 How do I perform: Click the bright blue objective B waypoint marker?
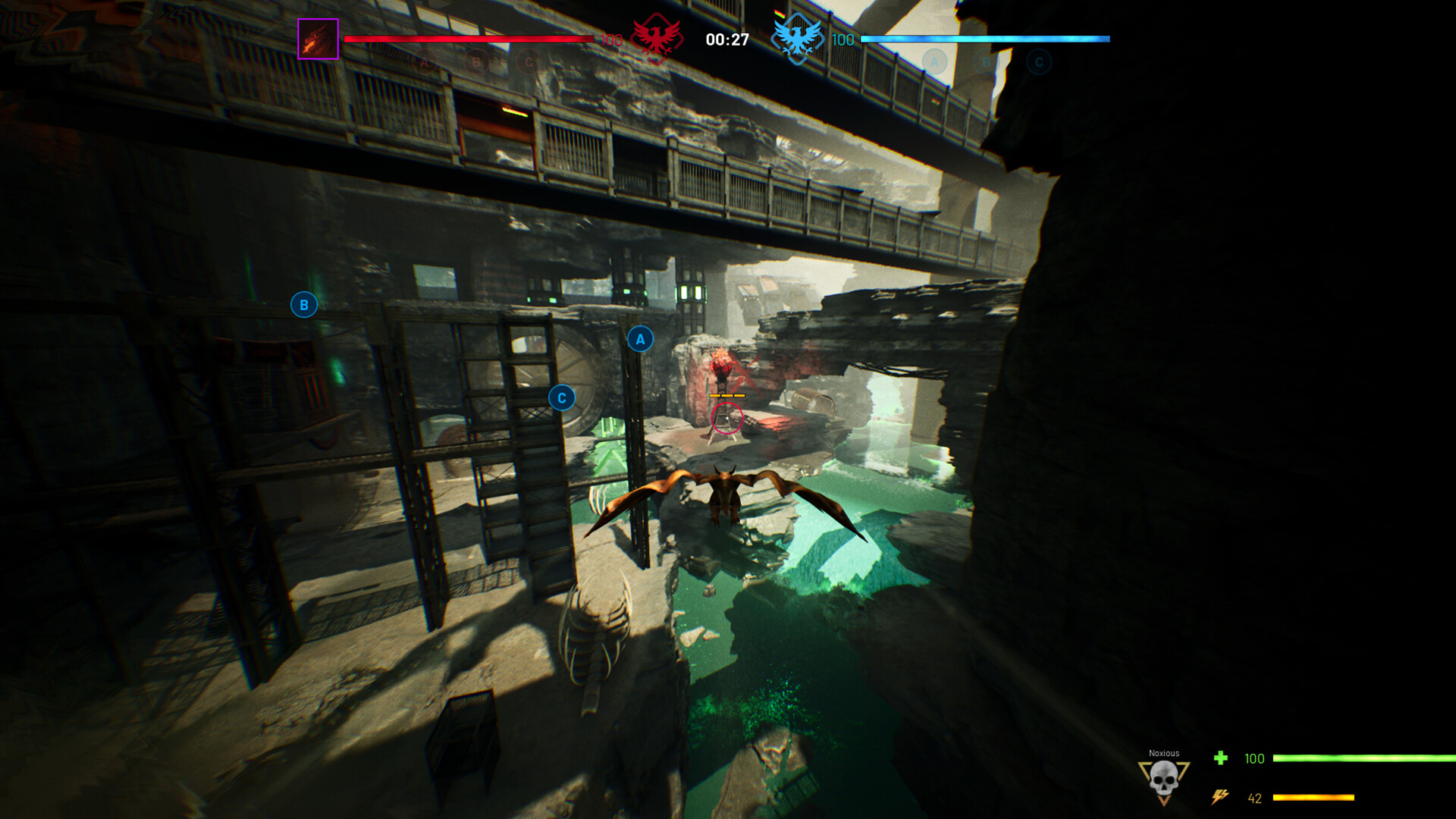(304, 305)
